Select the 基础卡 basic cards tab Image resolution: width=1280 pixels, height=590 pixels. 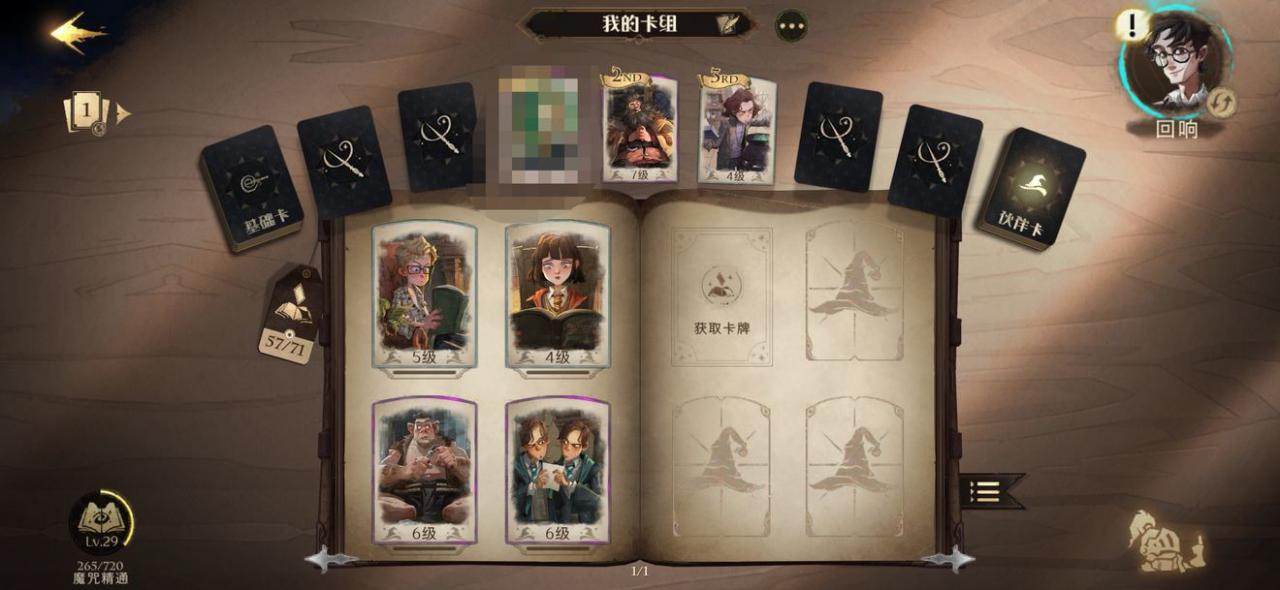[x=251, y=187]
